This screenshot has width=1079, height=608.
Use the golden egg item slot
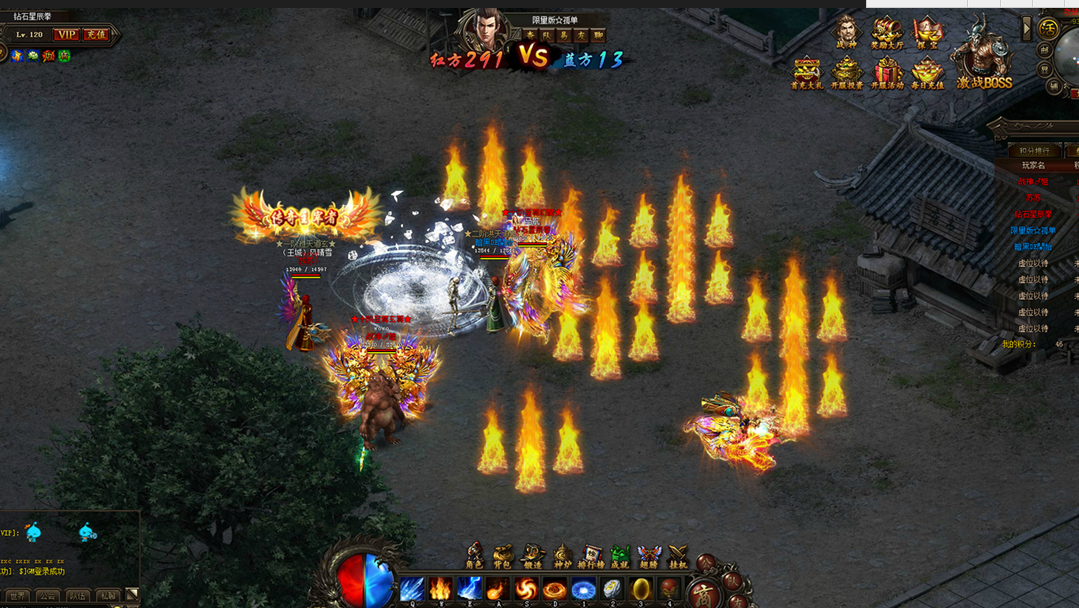click(641, 589)
